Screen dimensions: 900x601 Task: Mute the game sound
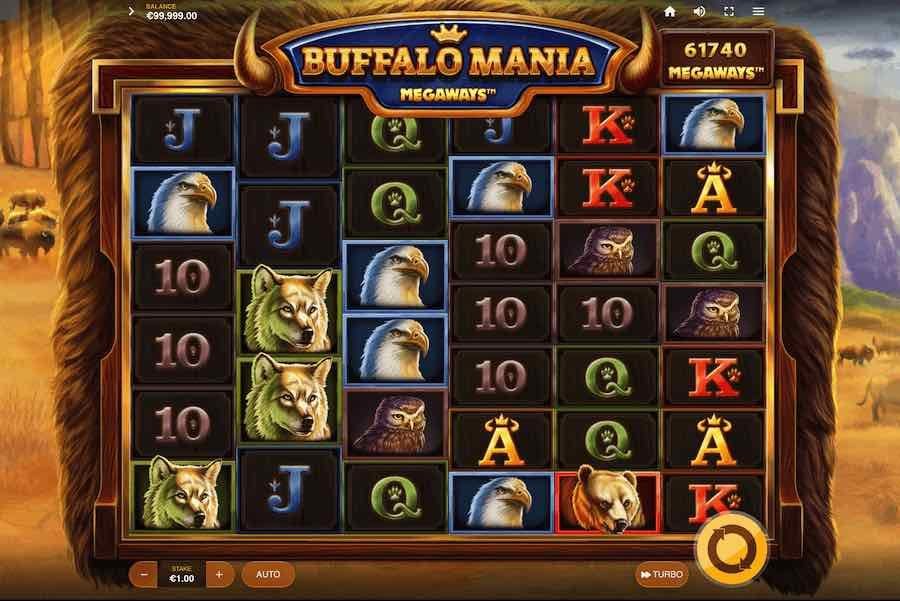pyautogui.click(x=699, y=12)
